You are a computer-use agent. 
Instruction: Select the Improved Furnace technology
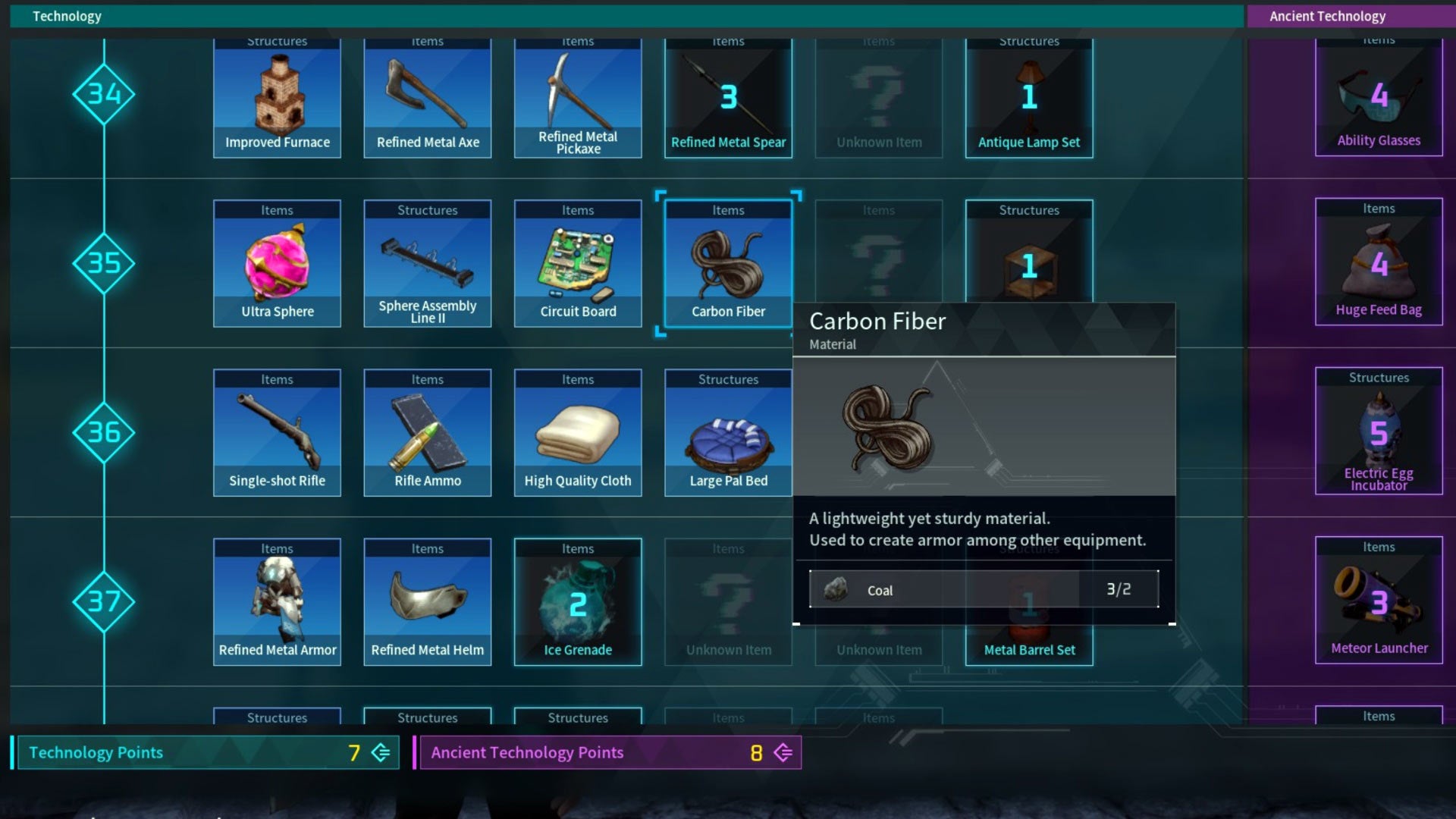[x=277, y=99]
